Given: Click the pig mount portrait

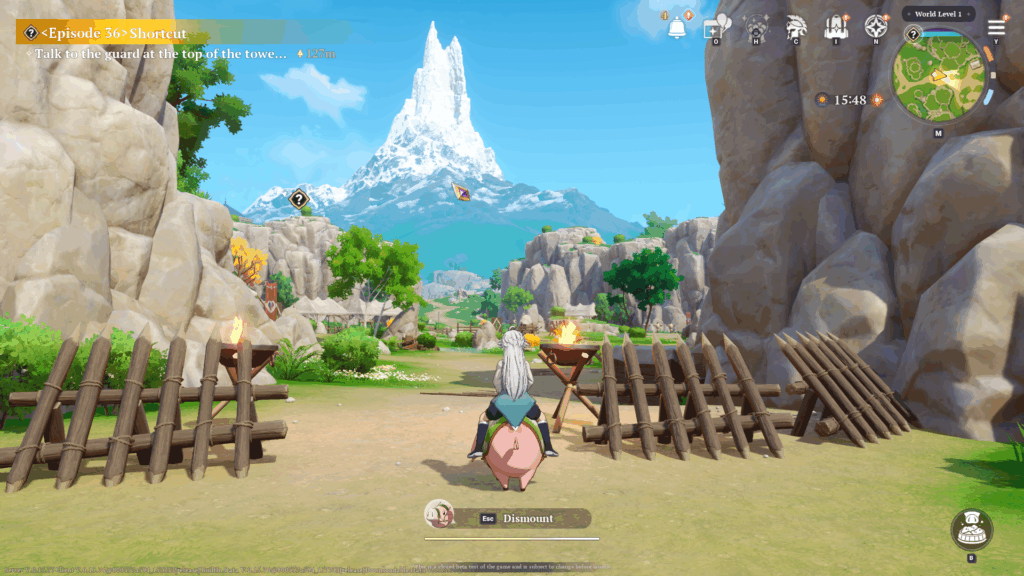Looking at the screenshot, I should coord(439,515).
